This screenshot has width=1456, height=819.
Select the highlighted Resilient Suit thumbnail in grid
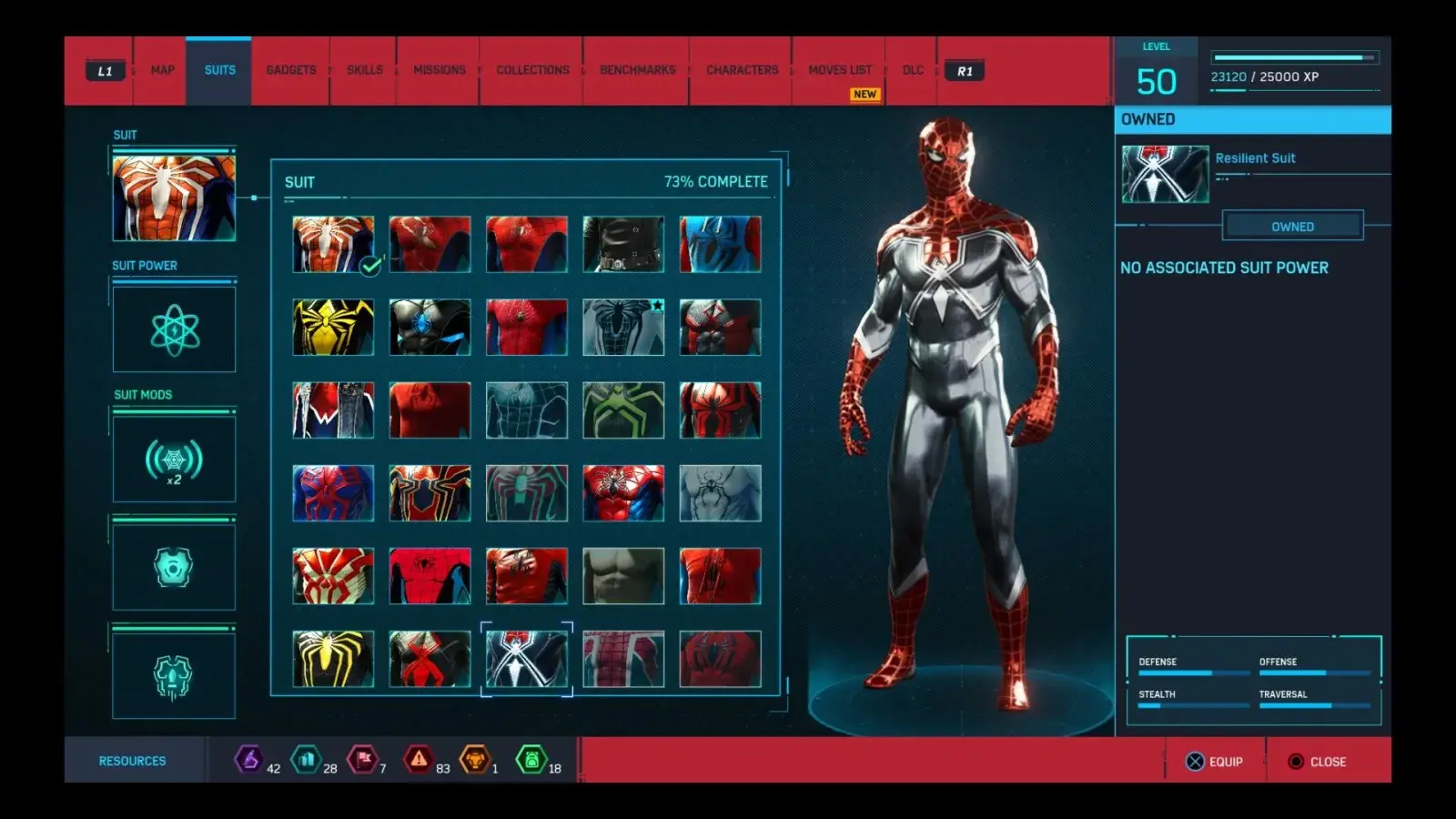tap(526, 657)
